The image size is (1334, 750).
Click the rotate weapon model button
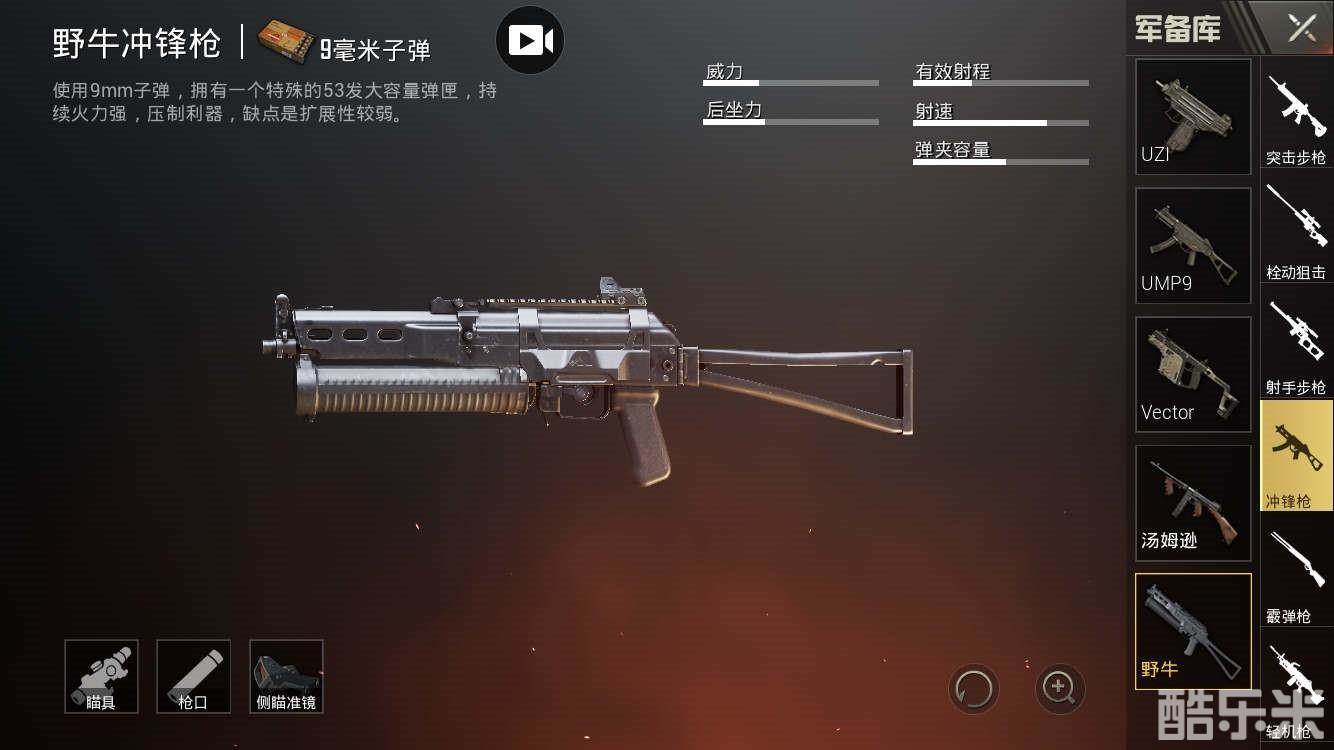974,688
